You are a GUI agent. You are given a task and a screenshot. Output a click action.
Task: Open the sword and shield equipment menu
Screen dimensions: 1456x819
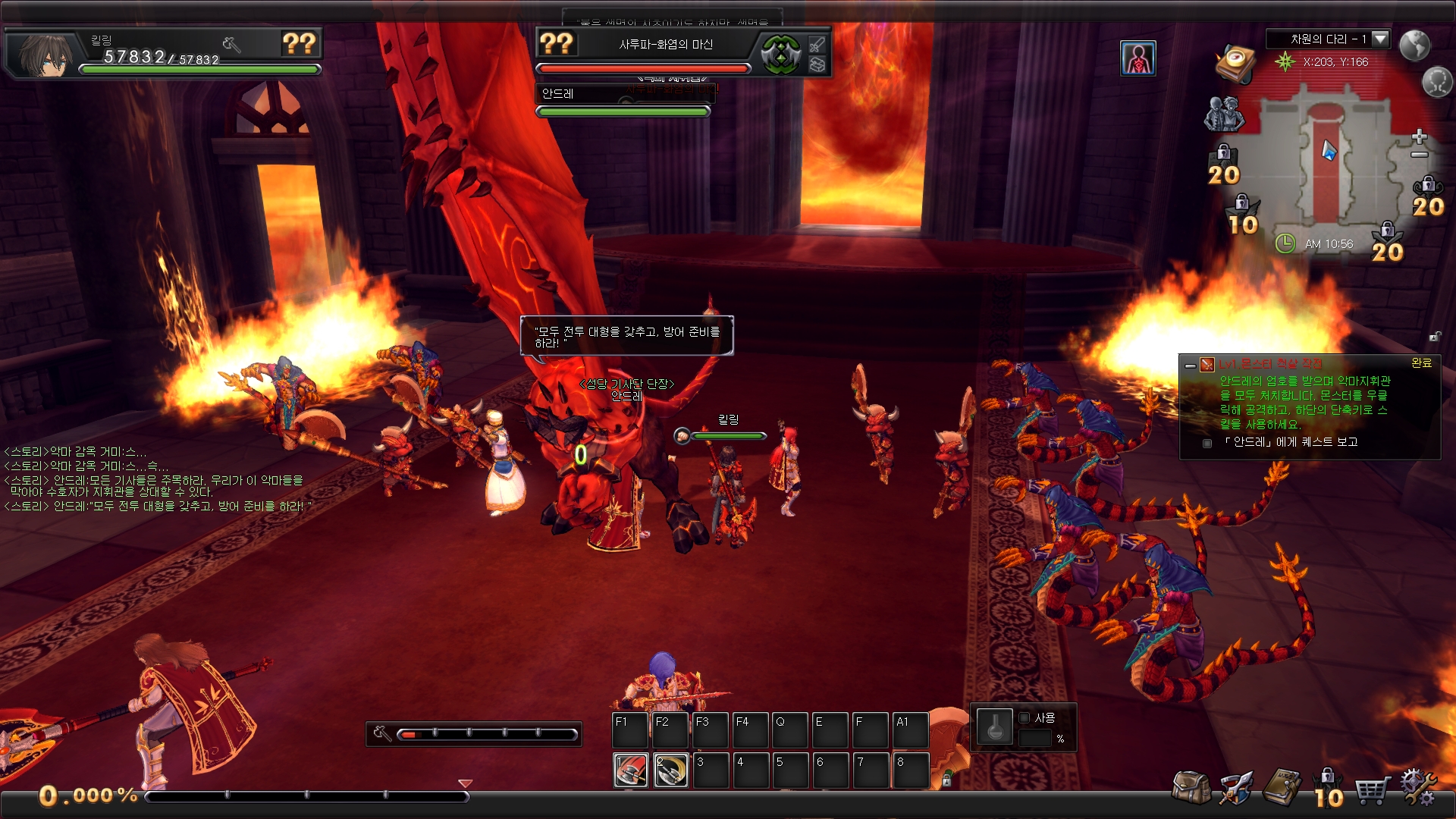[x=1236, y=789]
